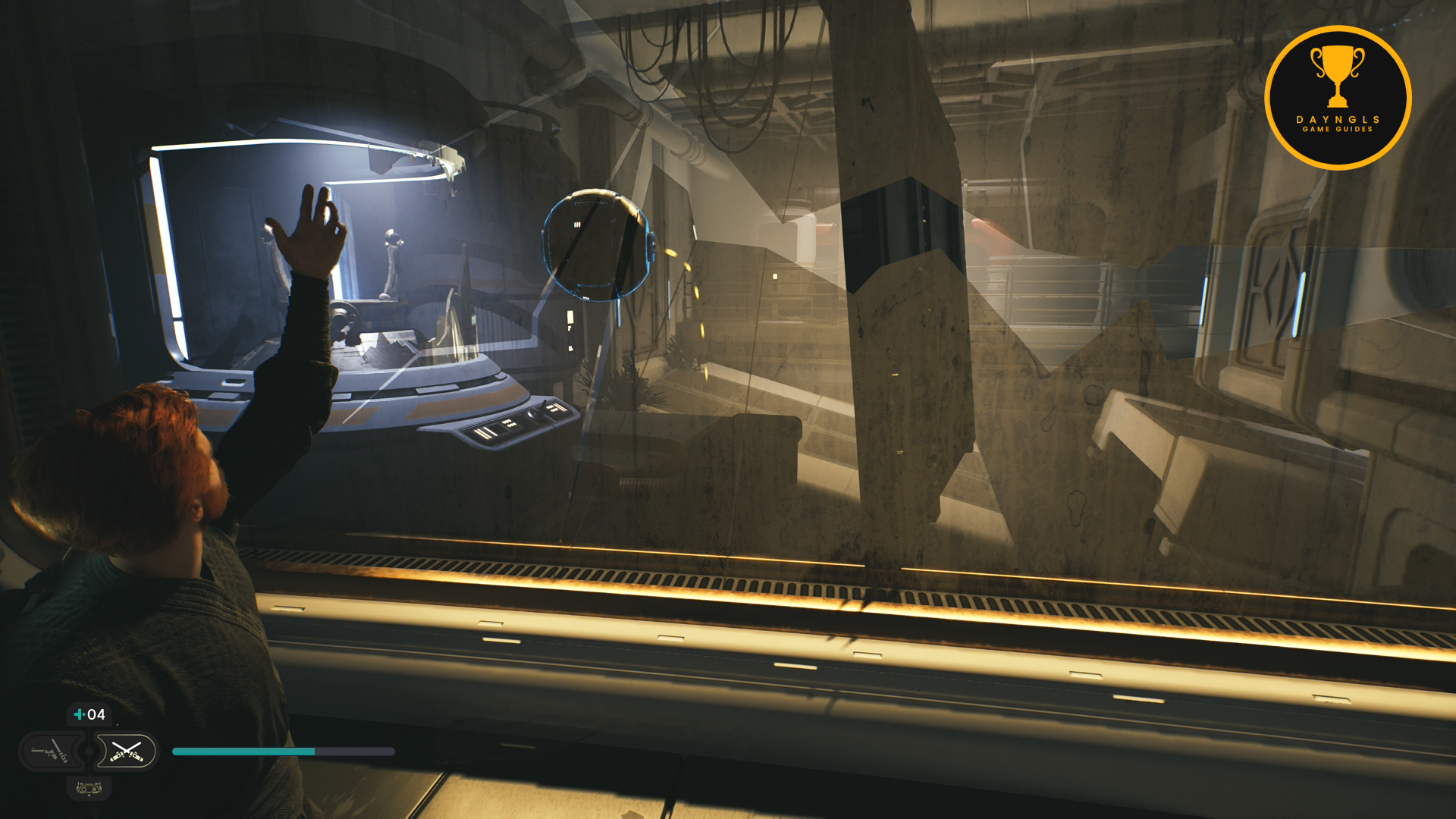Click the Dayngls Game Guides trophy logo
This screenshot has height=819, width=1456.
[x=1337, y=98]
